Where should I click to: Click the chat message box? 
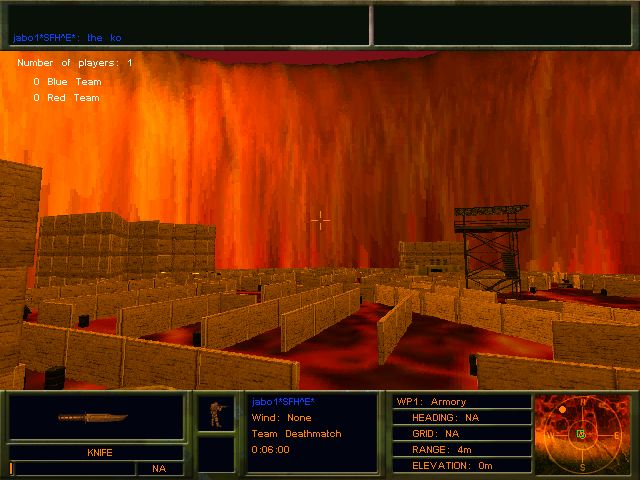tap(187, 24)
